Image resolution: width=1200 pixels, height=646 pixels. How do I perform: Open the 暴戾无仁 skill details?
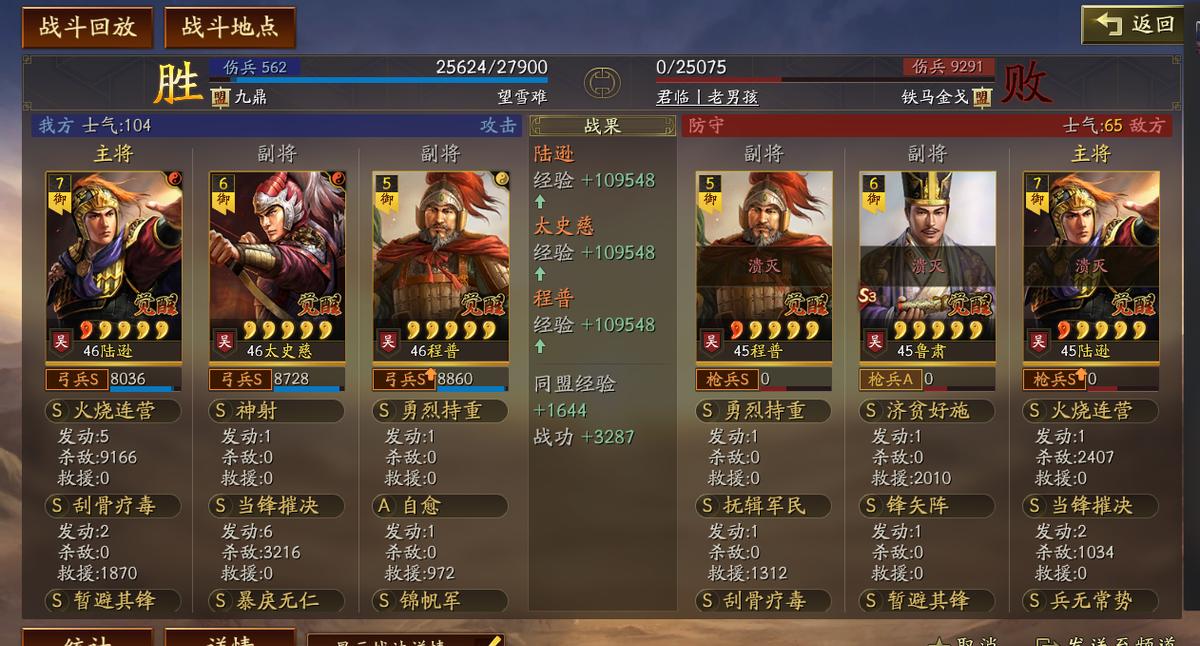click(x=277, y=601)
